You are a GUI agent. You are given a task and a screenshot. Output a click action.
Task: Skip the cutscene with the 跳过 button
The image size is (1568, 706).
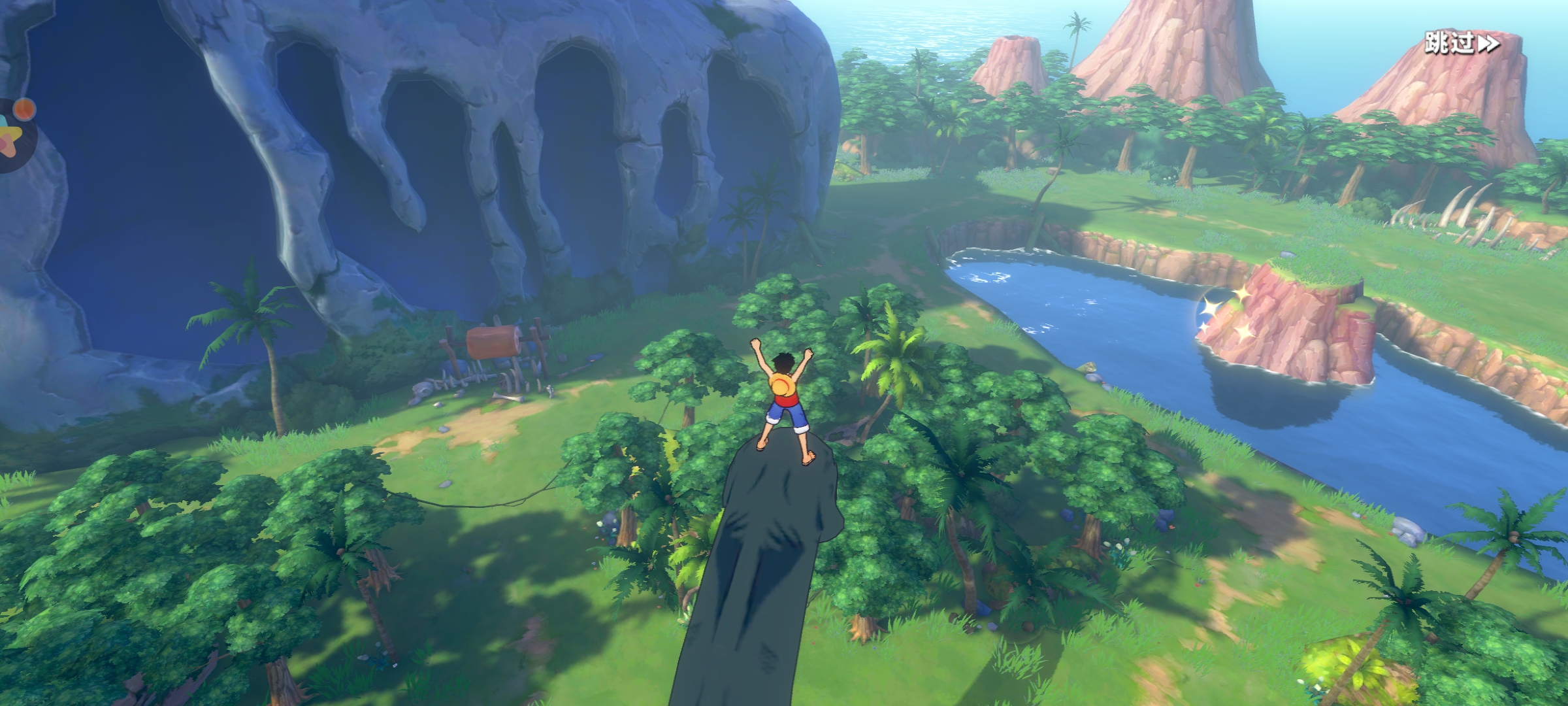[1462, 44]
